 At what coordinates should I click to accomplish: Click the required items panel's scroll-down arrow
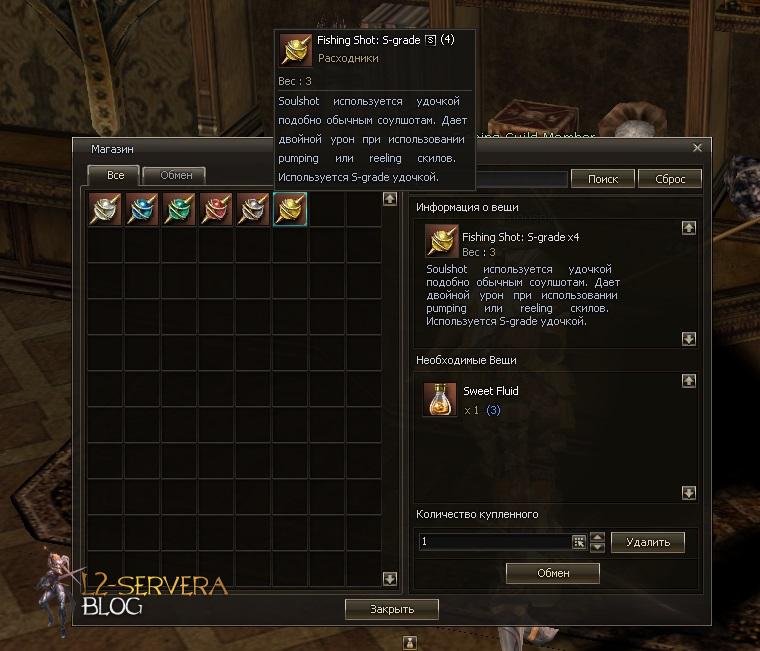coord(688,493)
